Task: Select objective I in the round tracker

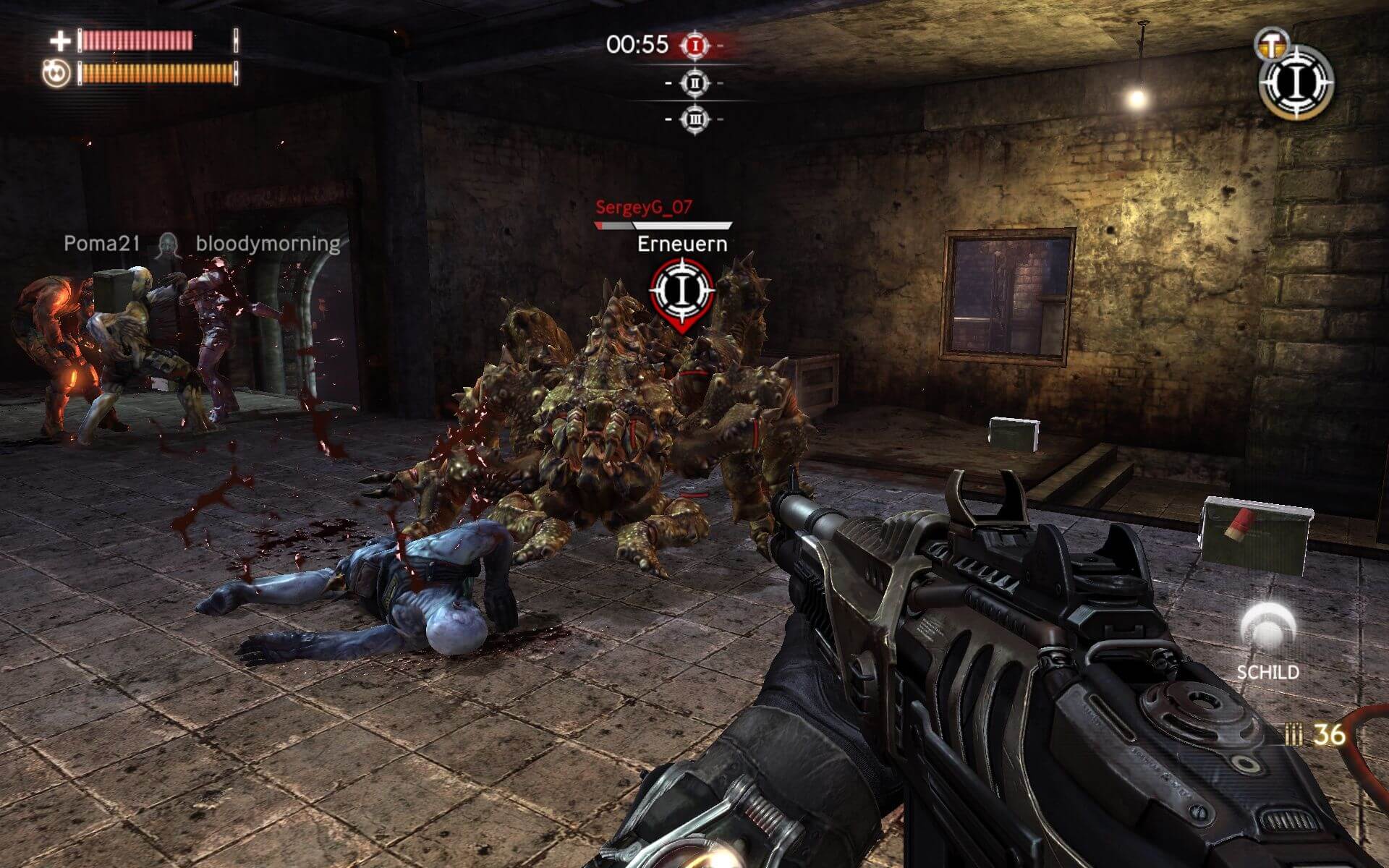Action: pos(695,46)
